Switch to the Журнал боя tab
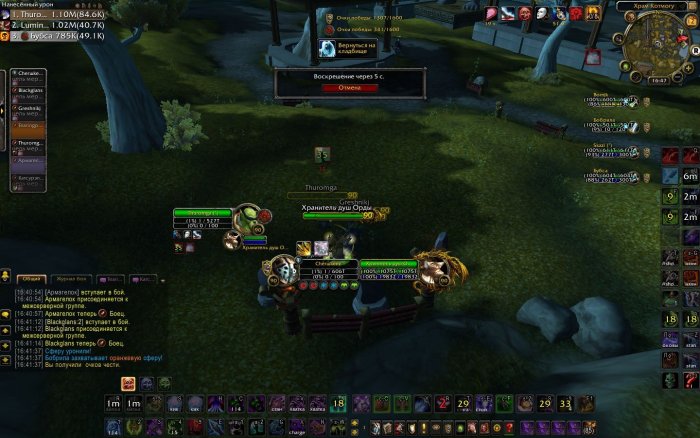The width and height of the screenshot is (700, 438). click(x=73, y=279)
